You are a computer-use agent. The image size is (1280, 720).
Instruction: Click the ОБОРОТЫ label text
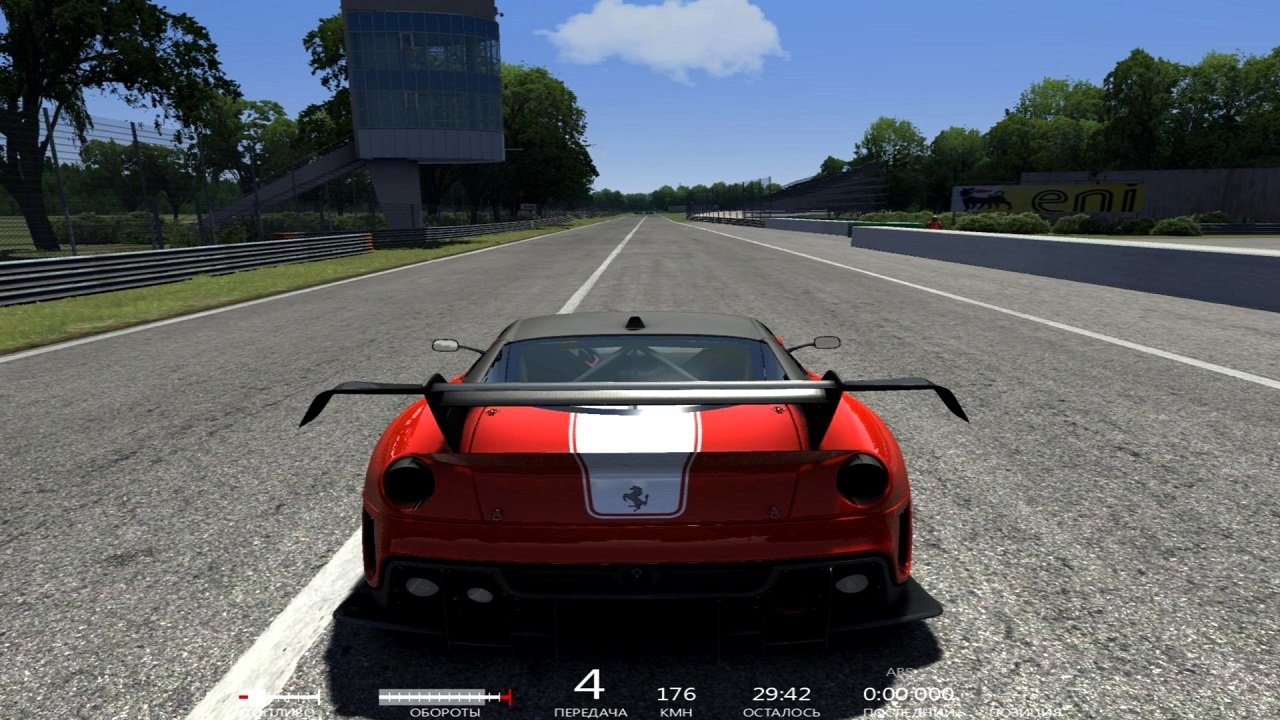[x=444, y=710]
